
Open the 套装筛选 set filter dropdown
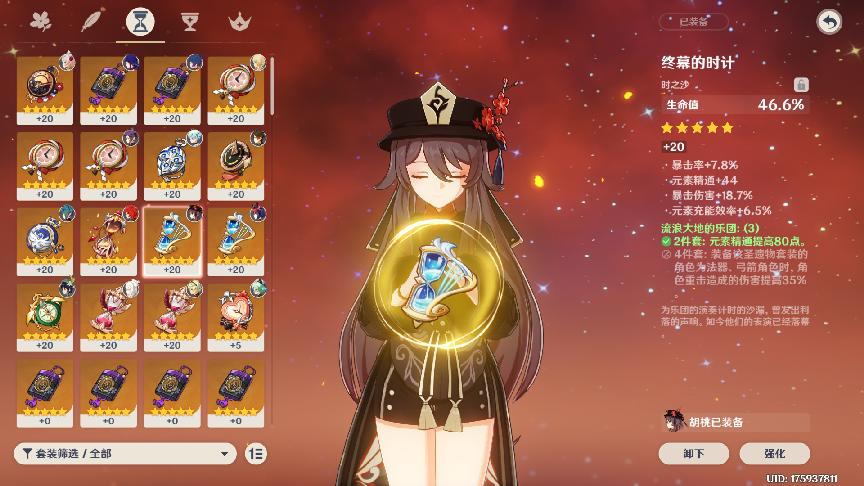pyautogui.click(x=126, y=453)
